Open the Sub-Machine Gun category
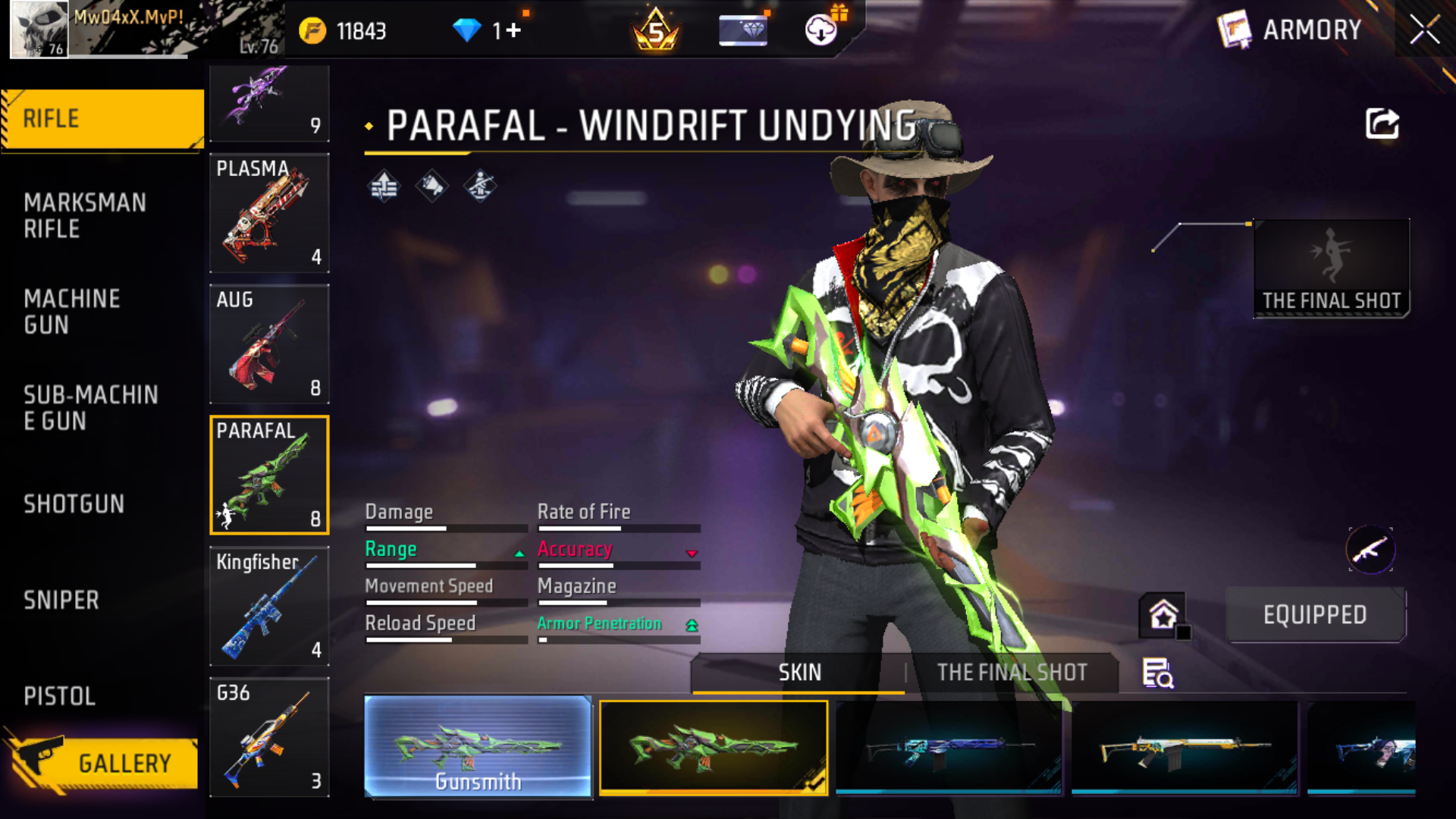The height and width of the screenshot is (819, 1456). (x=90, y=408)
